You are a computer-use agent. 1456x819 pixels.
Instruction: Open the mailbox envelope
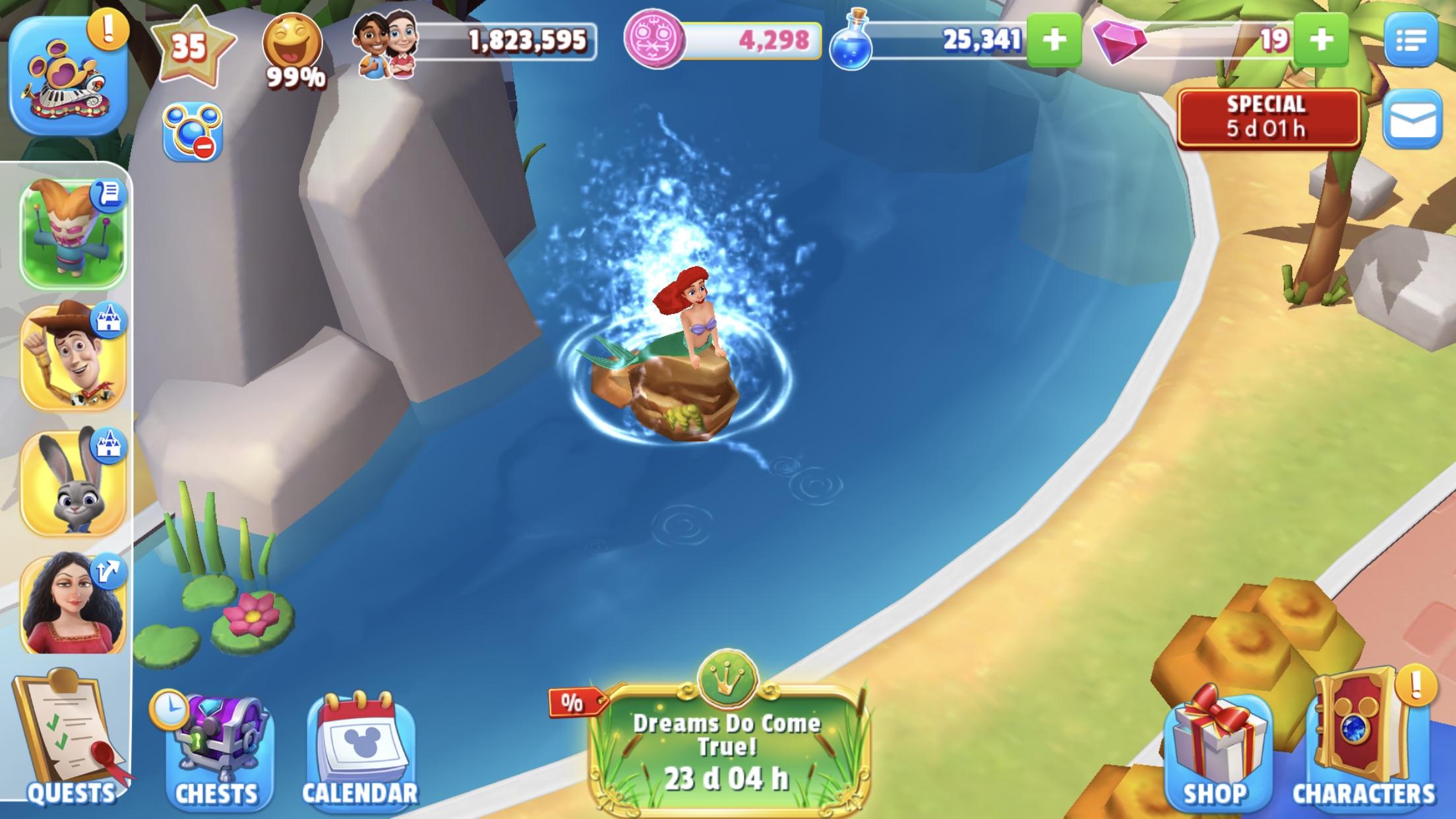(x=1418, y=122)
